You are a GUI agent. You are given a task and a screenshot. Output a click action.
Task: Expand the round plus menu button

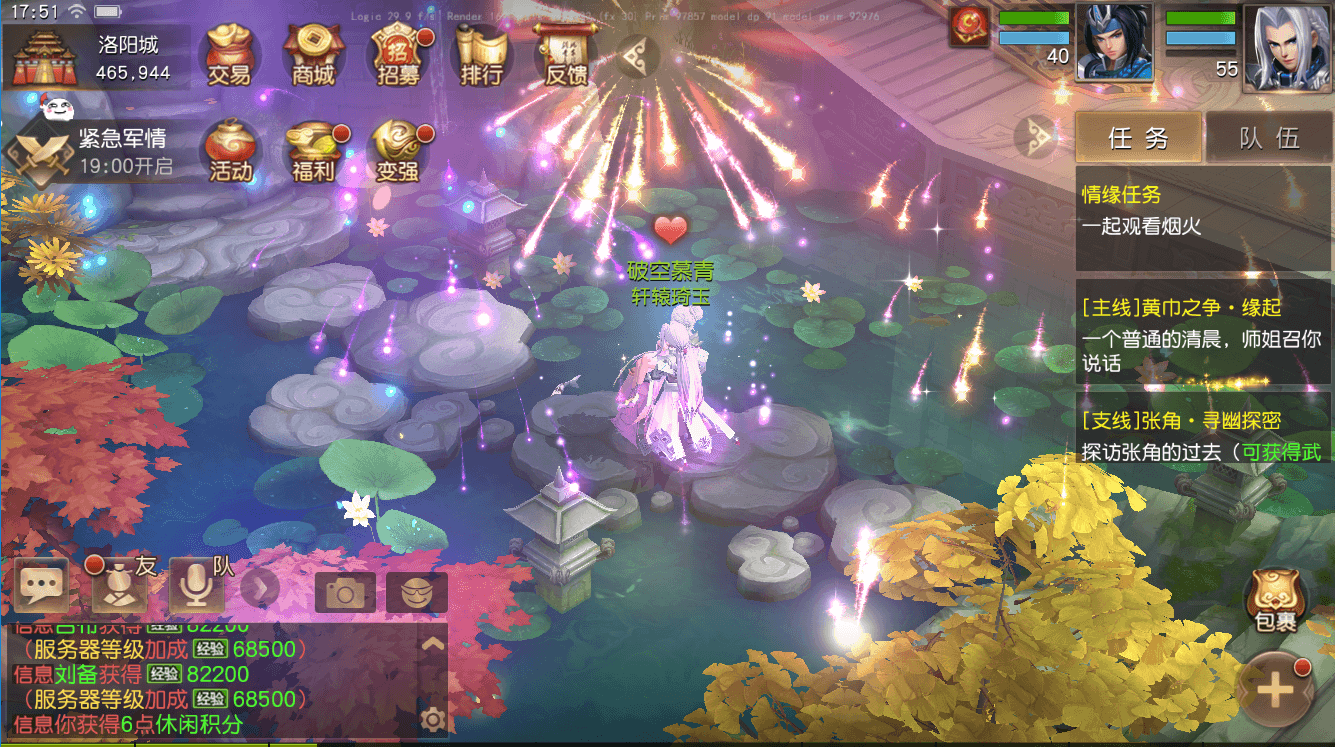pyautogui.click(x=1275, y=690)
